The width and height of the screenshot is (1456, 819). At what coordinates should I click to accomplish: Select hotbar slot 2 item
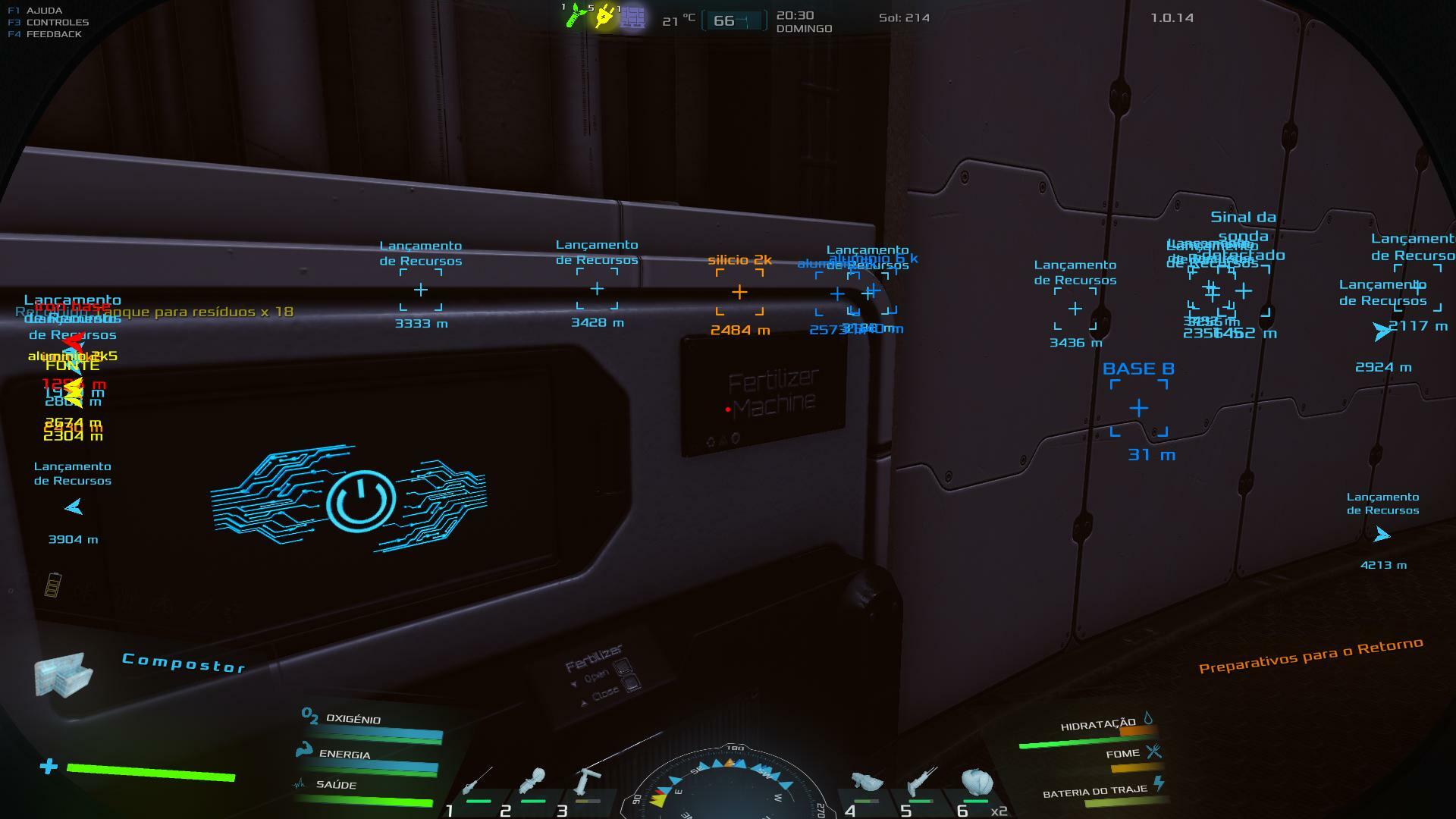click(532, 783)
